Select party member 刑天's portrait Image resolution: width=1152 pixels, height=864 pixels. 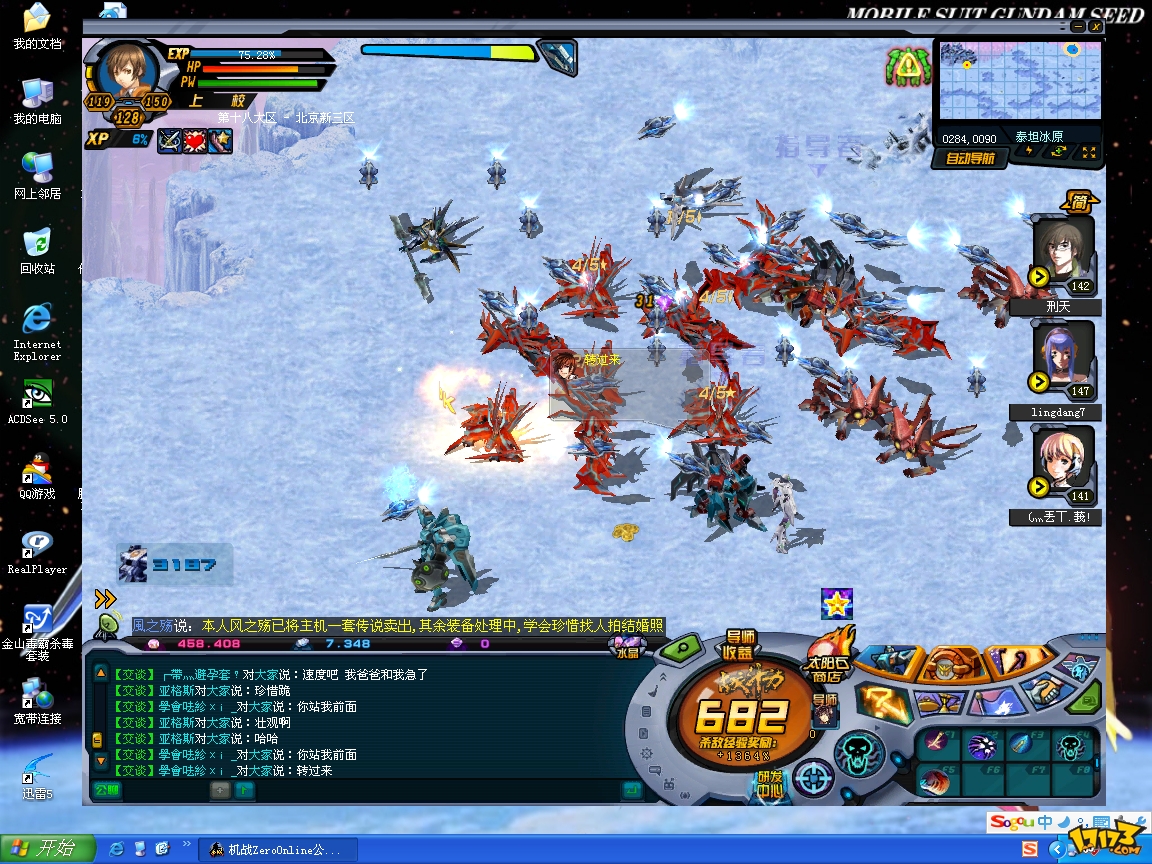pyautogui.click(x=1063, y=253)
